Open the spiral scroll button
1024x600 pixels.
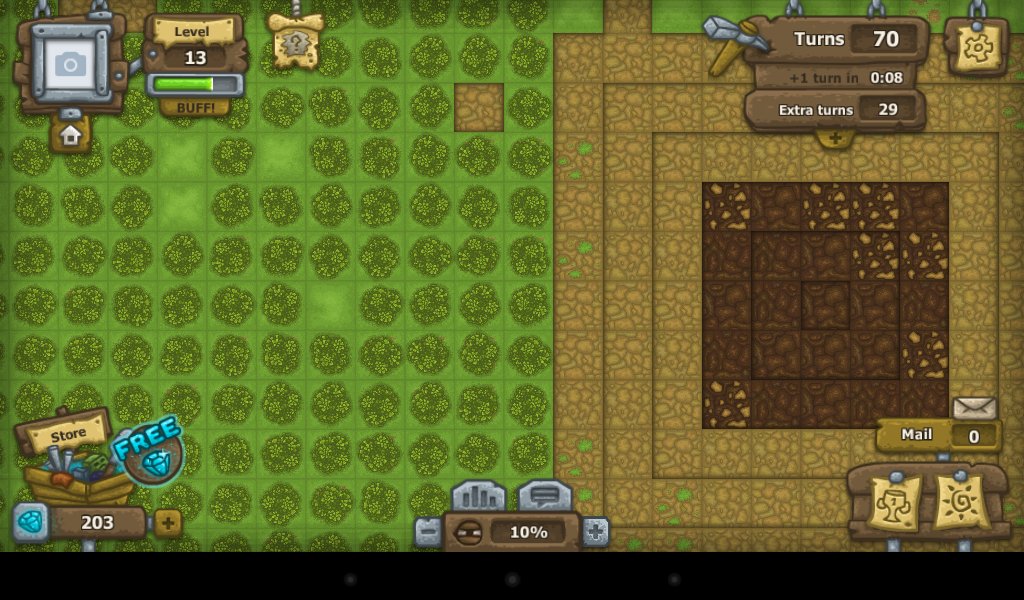click(961, 502)
